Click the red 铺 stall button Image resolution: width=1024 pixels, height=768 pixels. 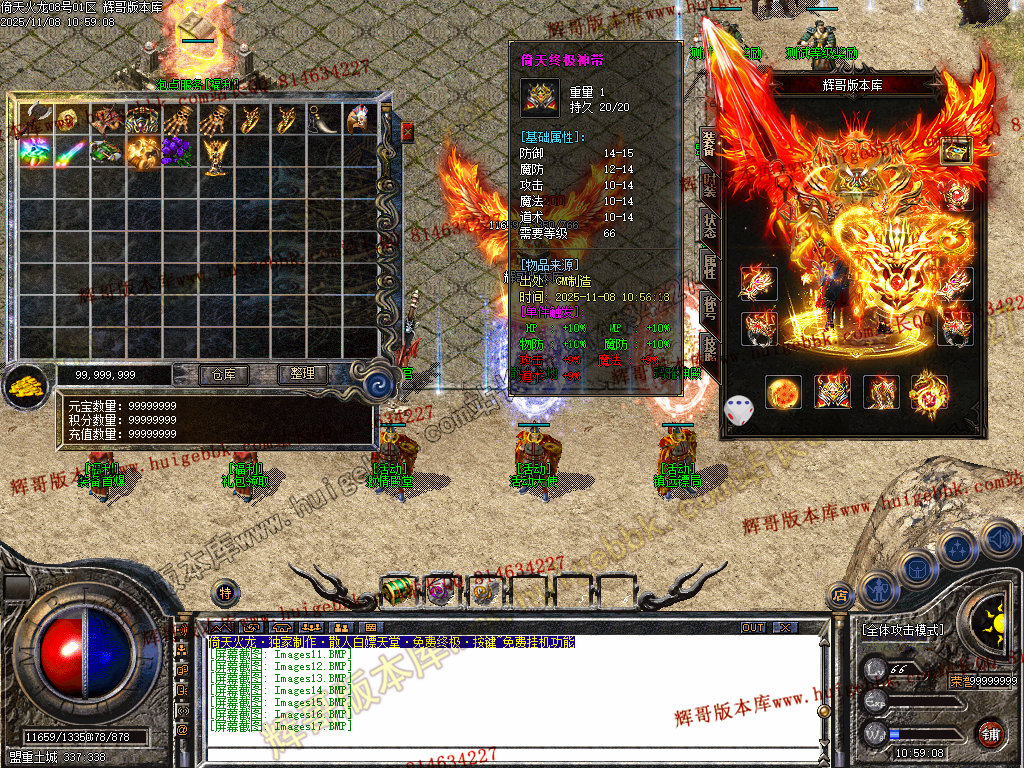(x=990, y=733)
